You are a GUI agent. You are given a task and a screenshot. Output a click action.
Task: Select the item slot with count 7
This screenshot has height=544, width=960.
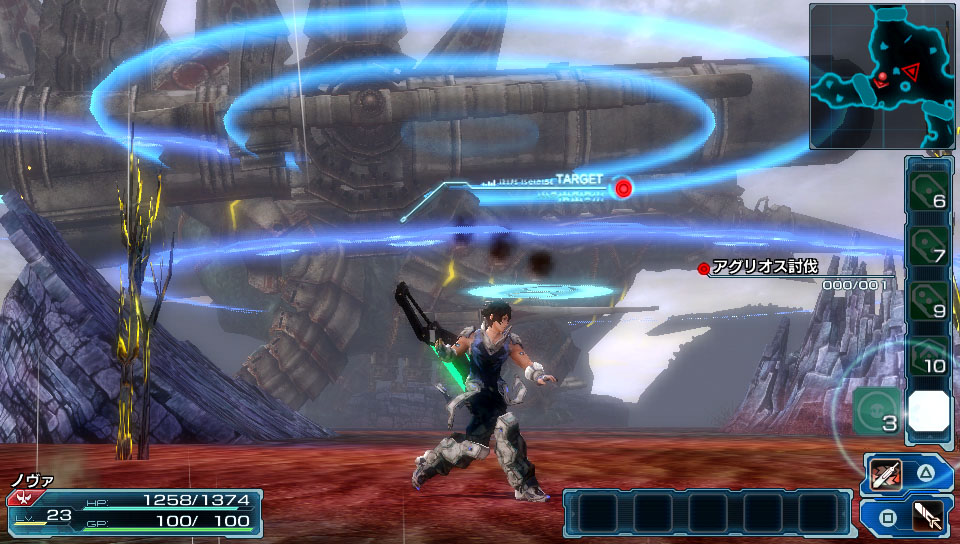[929, 243]
